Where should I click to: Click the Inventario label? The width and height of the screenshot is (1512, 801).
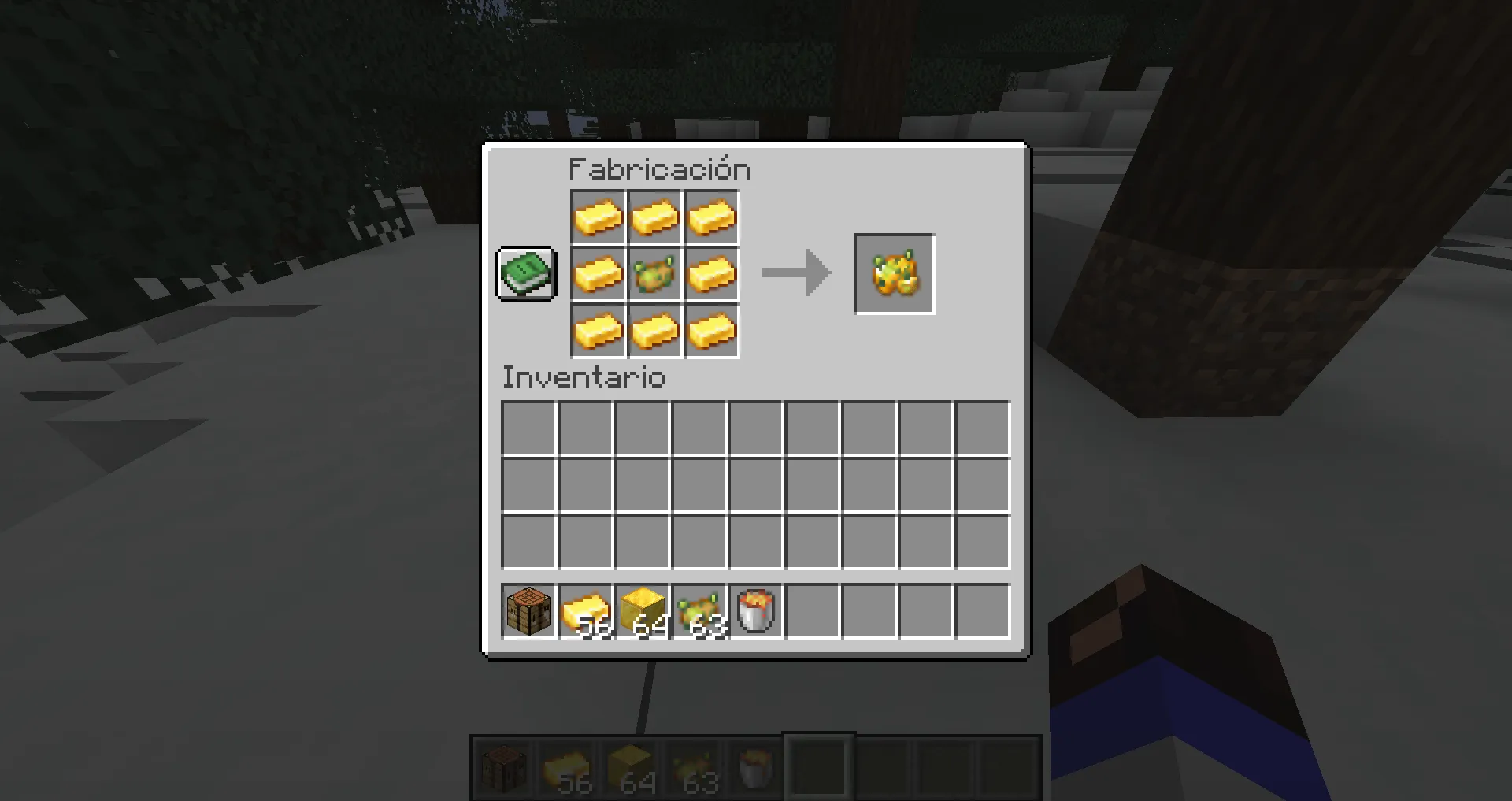(584, 378)
